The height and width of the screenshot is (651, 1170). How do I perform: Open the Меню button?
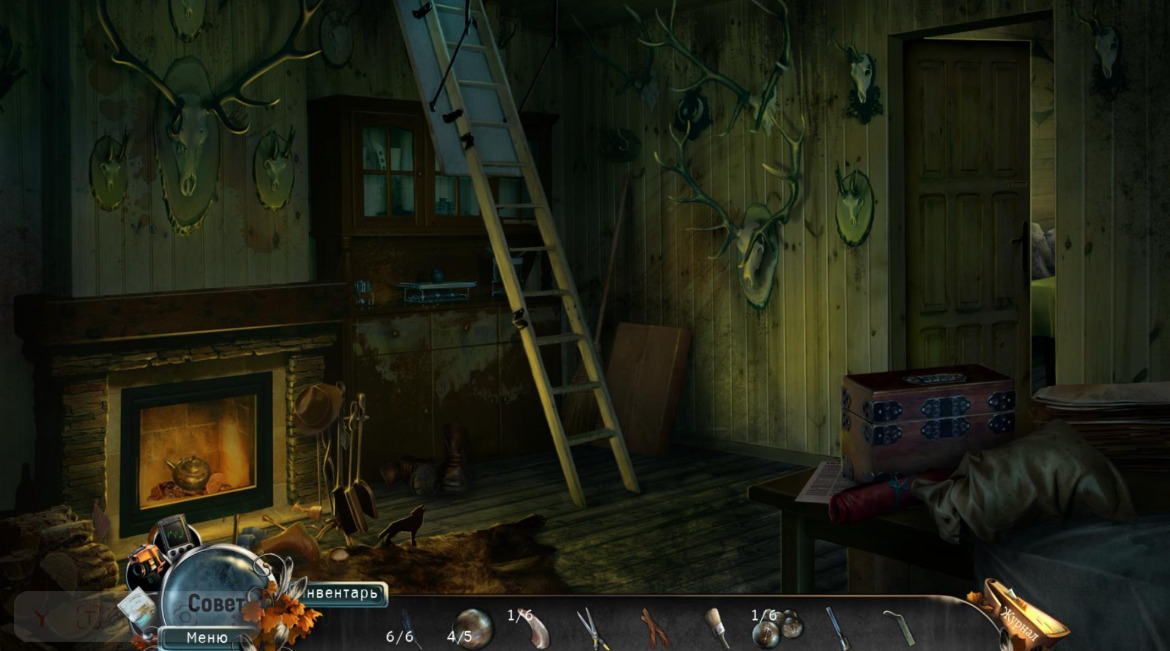click(x=206, y=637)
